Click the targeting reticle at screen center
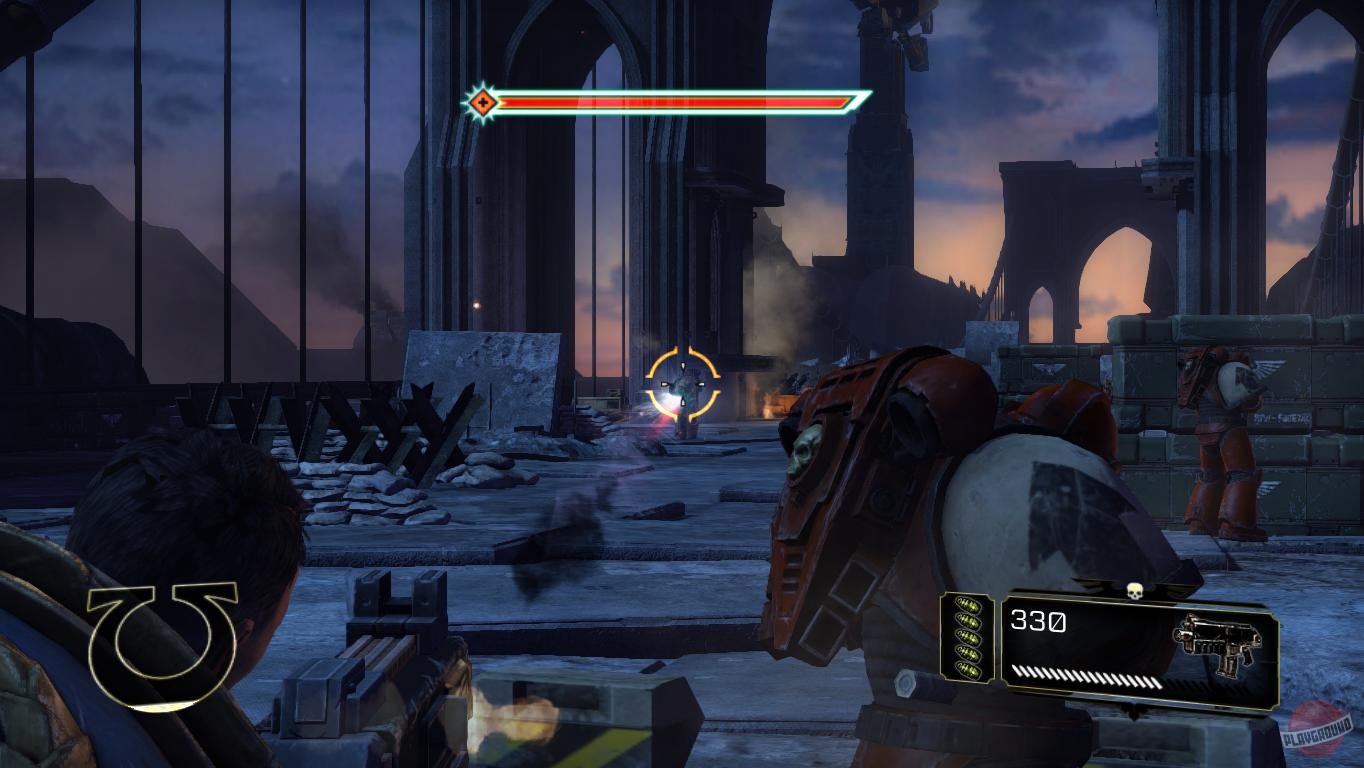Screen dimensions: 1364x768 tap(682, 382)
